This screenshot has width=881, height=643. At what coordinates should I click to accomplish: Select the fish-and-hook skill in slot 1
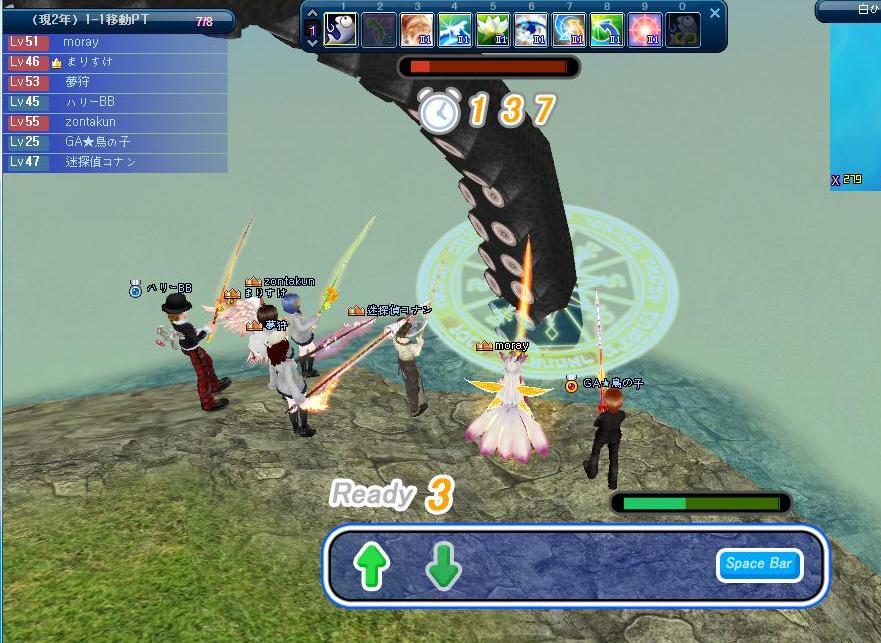pos(341,30)
